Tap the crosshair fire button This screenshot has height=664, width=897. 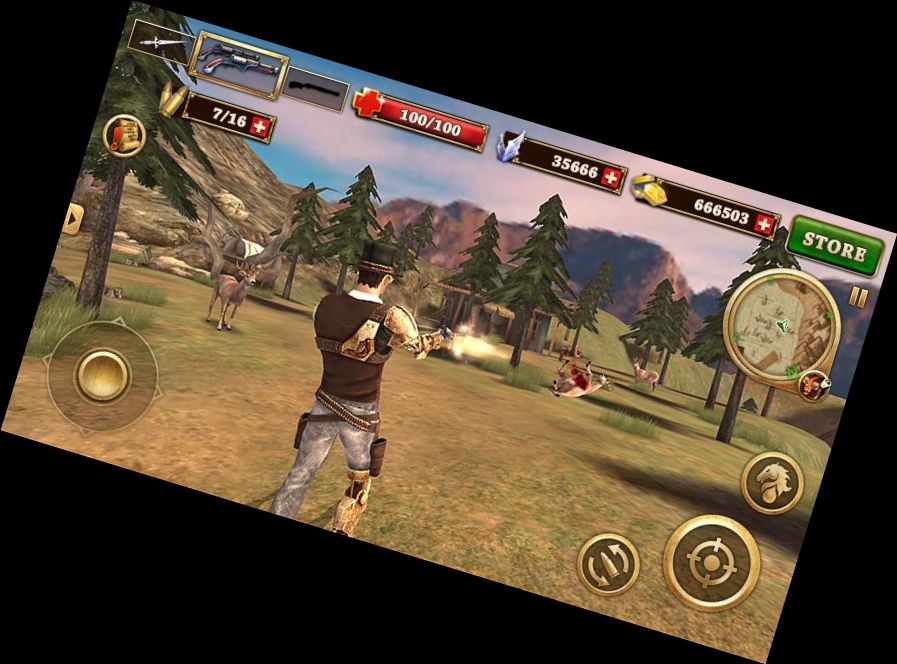click(711, 562)
